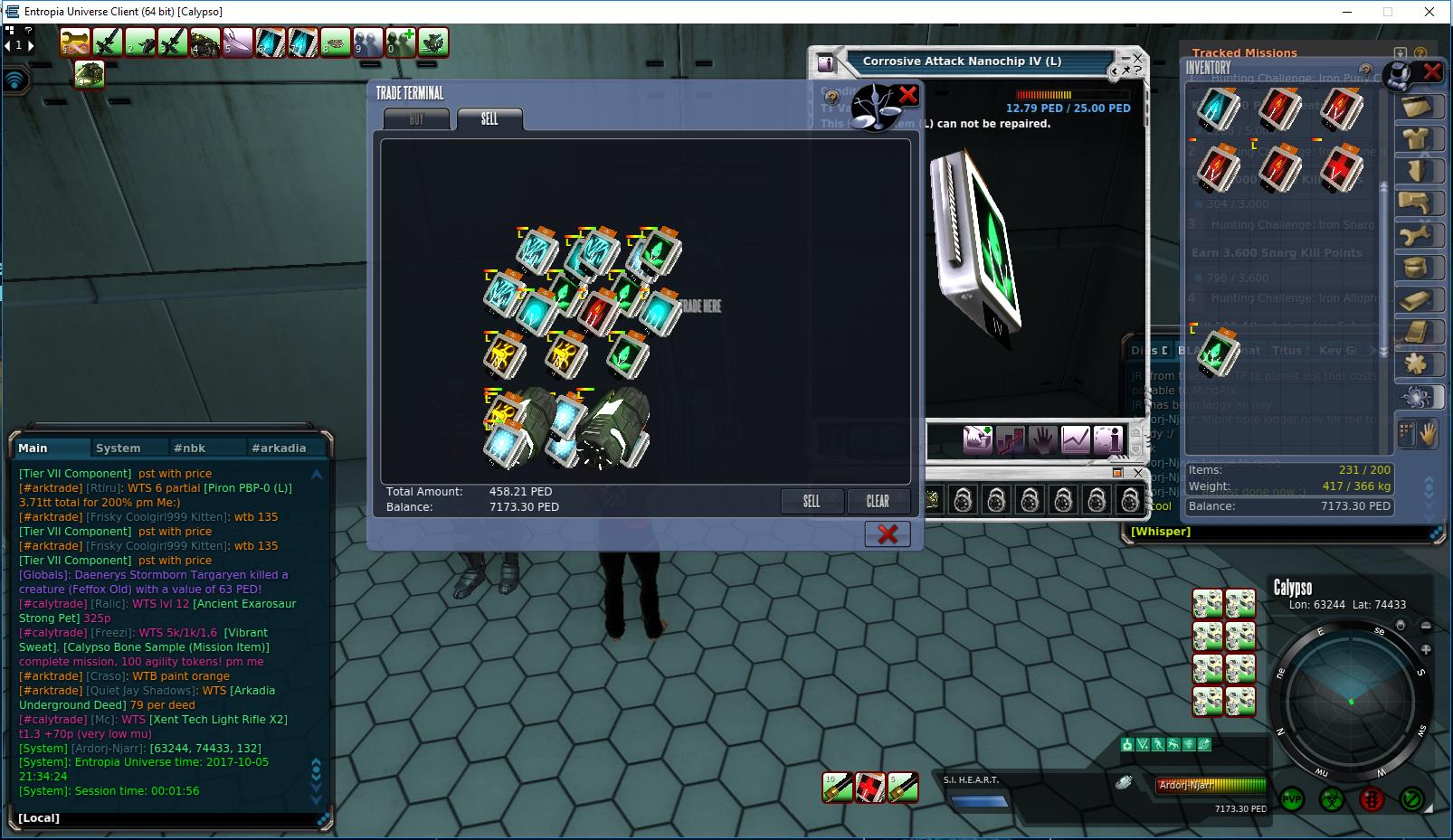Choose the shirt clothing category in the inventory
Image resolution: width=1453 pixels, height=840 pixels.
pos(1416,138)
